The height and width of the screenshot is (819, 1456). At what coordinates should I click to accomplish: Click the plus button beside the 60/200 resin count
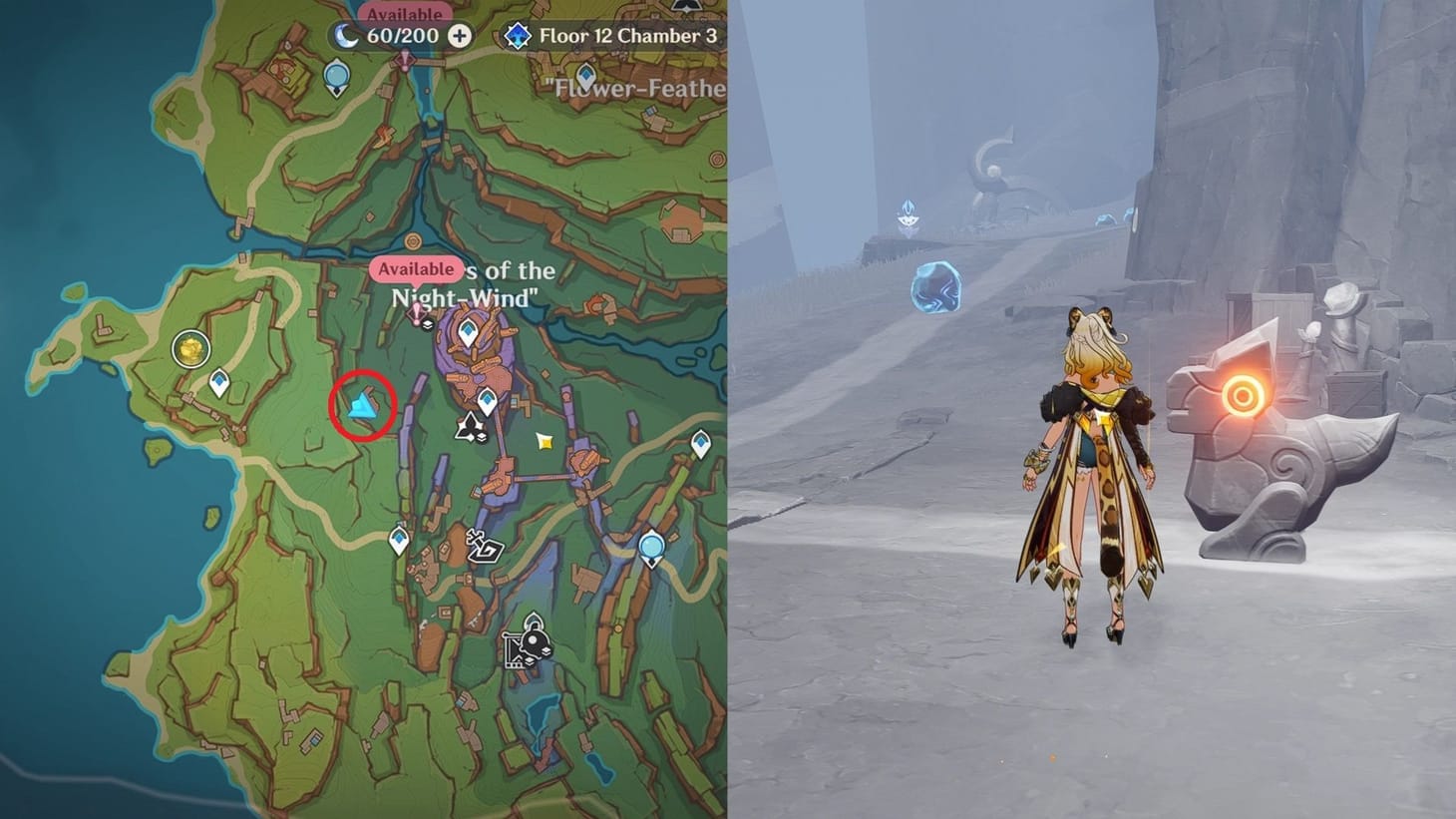tap(458, 34)
